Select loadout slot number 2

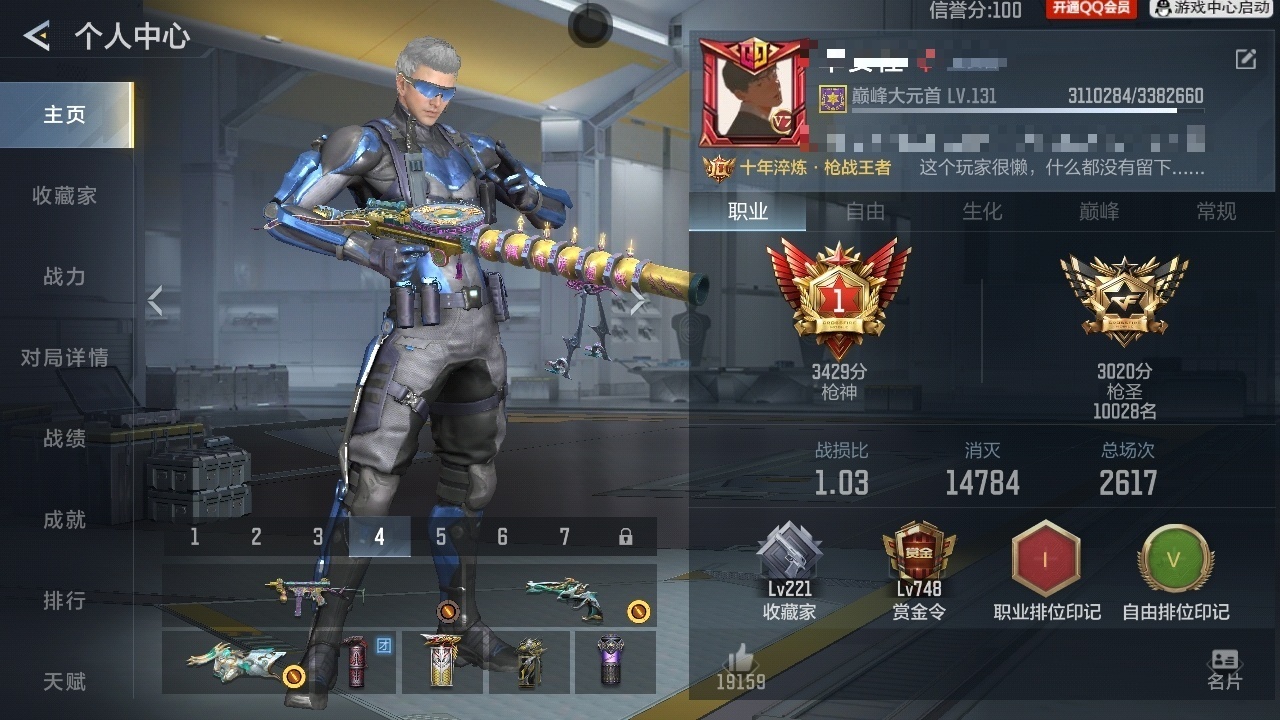pyautogui.click(x=256, y=538)
